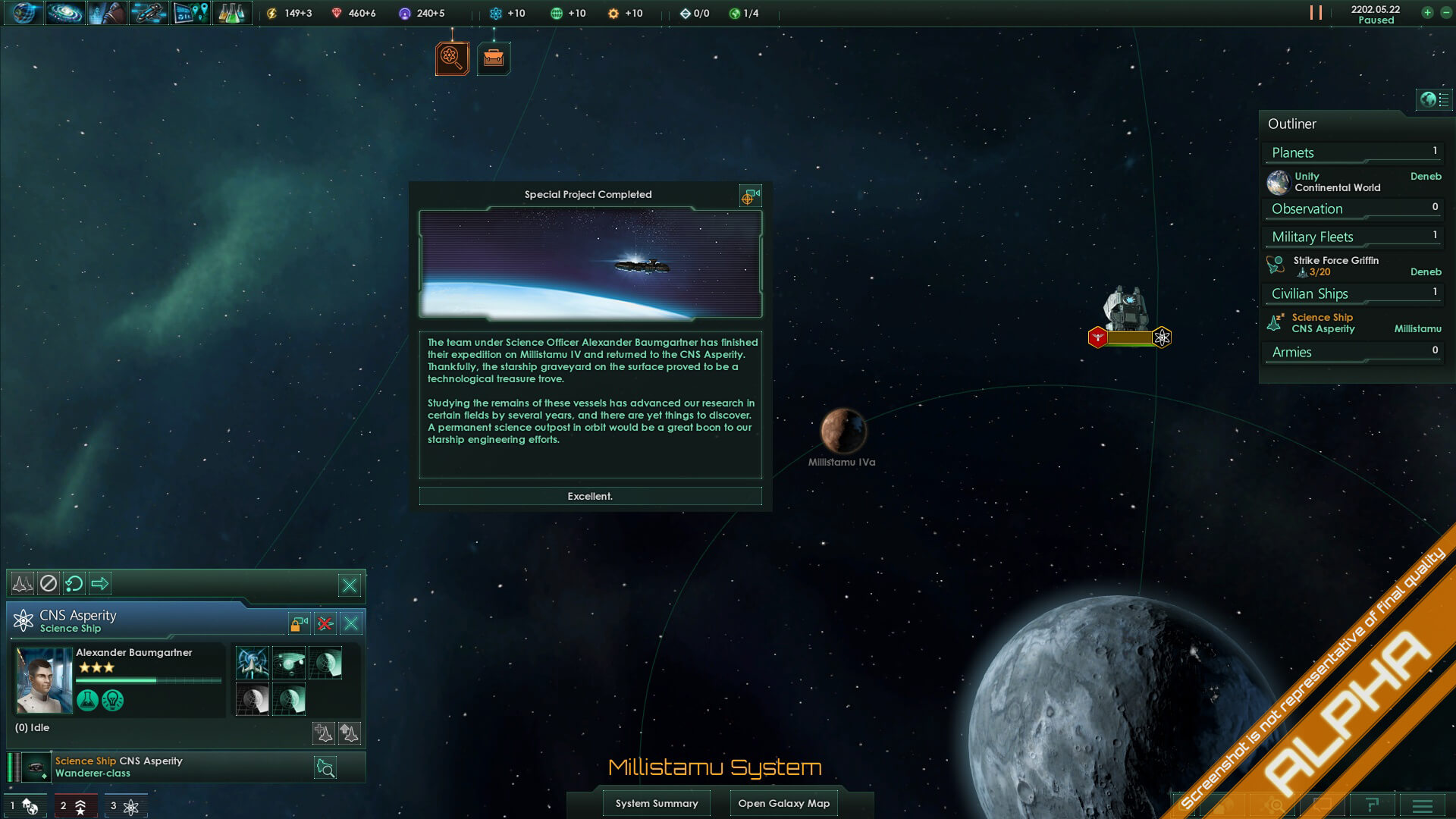Click Alexander Baumgartner's portrait
The image size is (1456, 819).
[x=44, y=679]
